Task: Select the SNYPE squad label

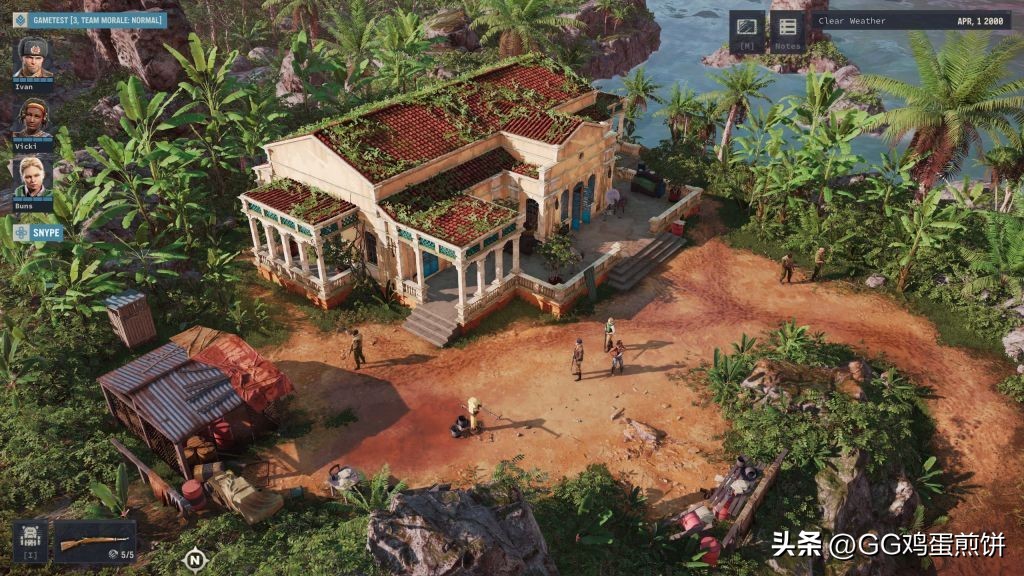Action: 38,233
